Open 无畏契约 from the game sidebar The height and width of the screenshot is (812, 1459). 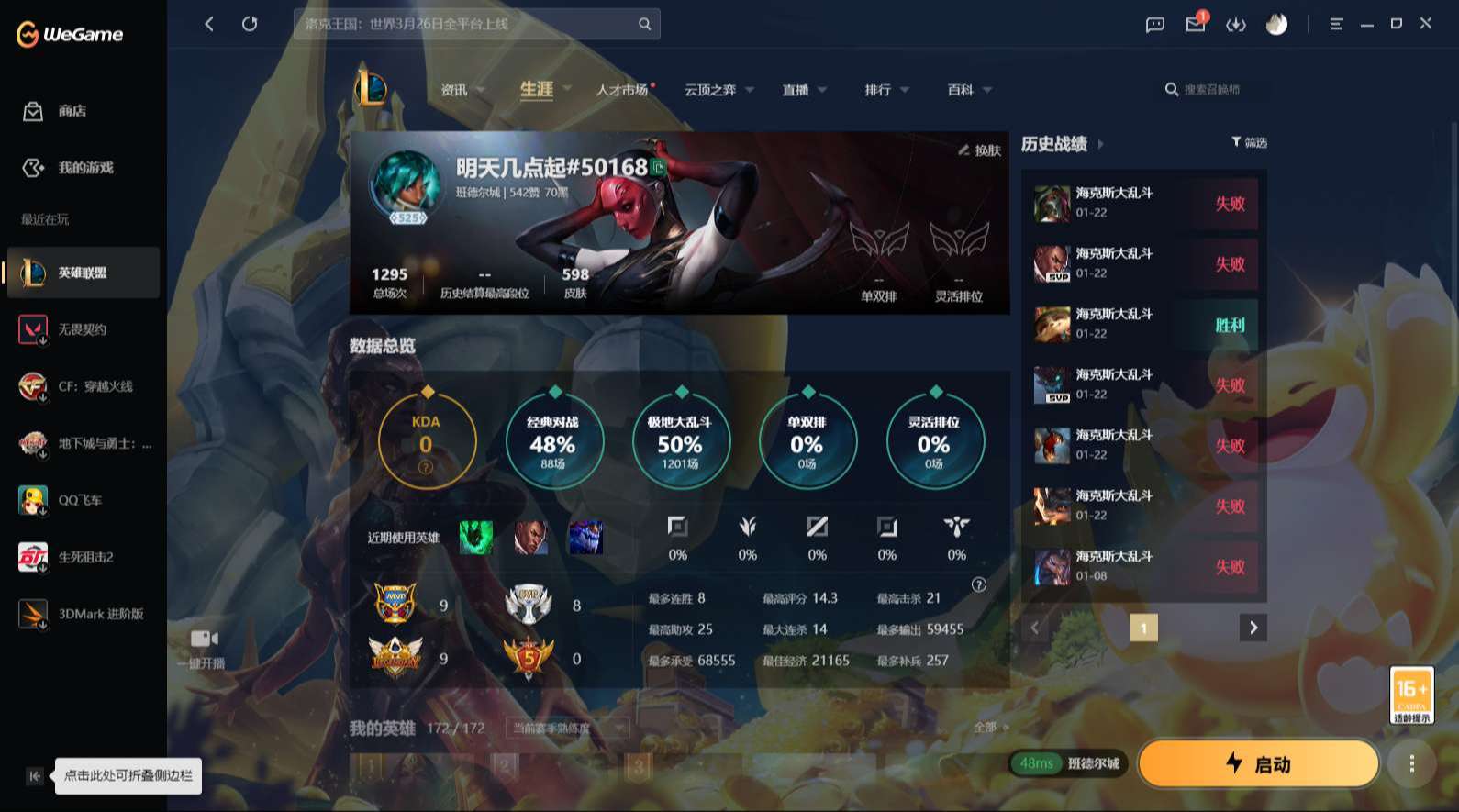pyautogui.click(x=83, y=329)
